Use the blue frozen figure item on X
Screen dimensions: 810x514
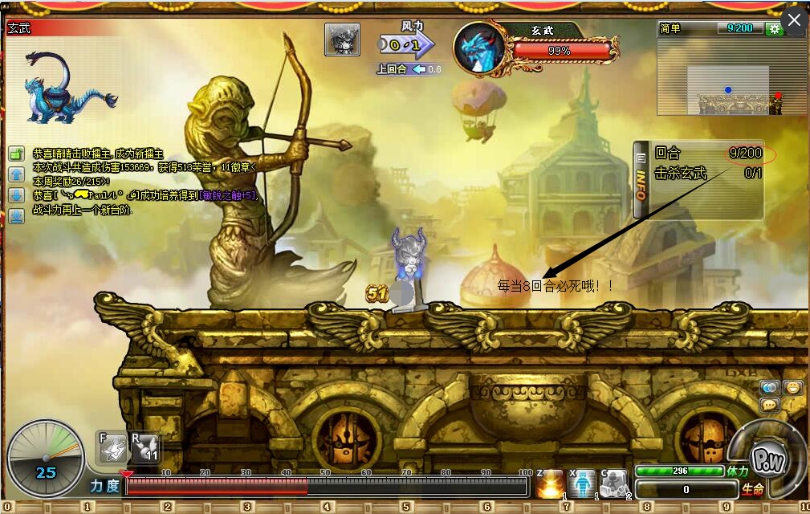coord(583,484)
